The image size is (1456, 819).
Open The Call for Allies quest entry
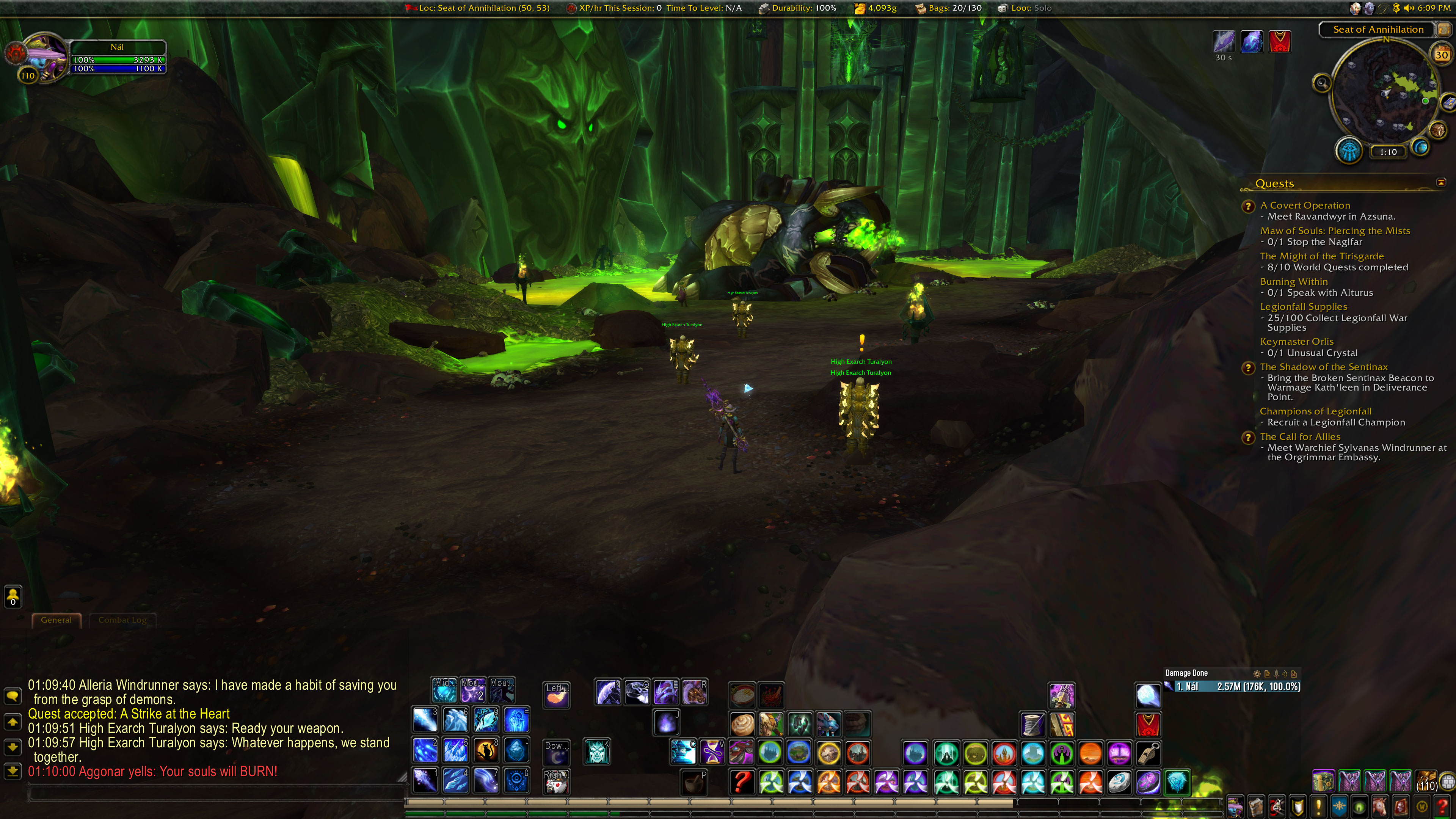[1299, 436]
